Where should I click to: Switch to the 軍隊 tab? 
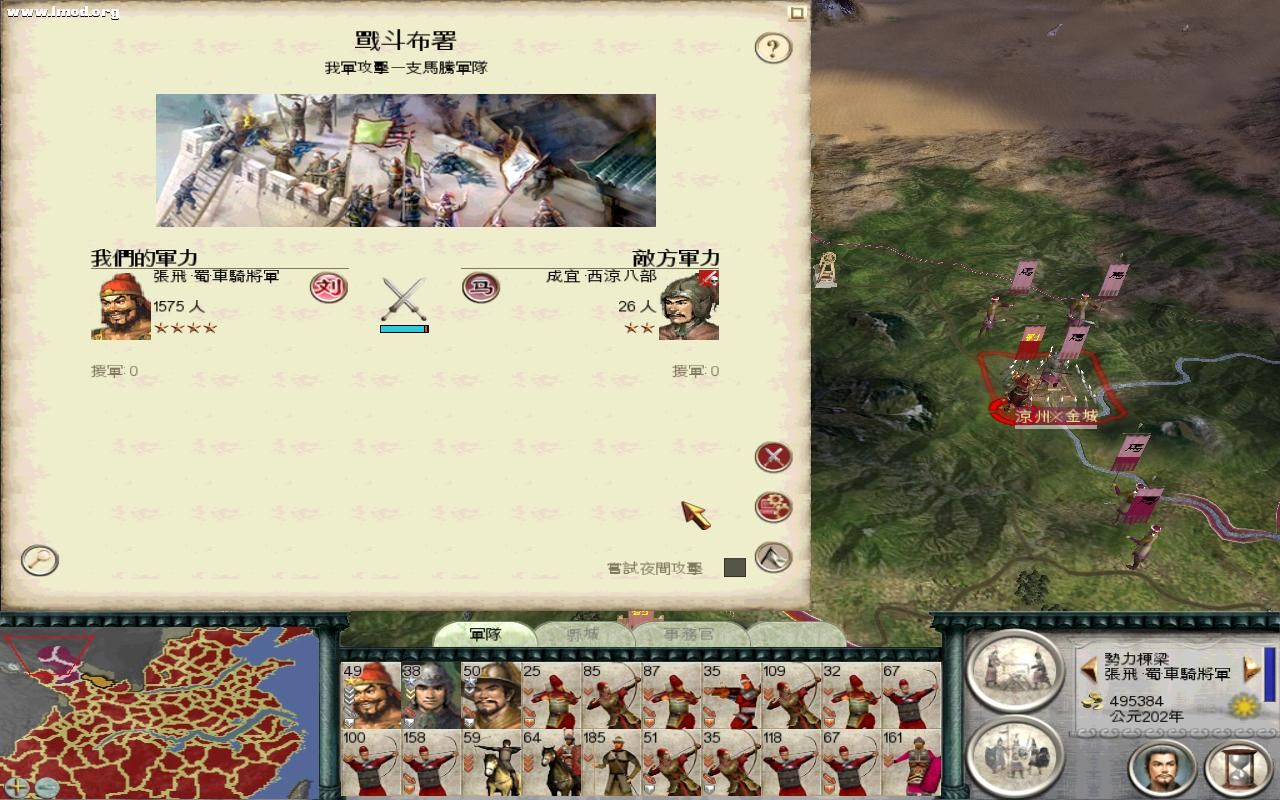pos(487,633)
